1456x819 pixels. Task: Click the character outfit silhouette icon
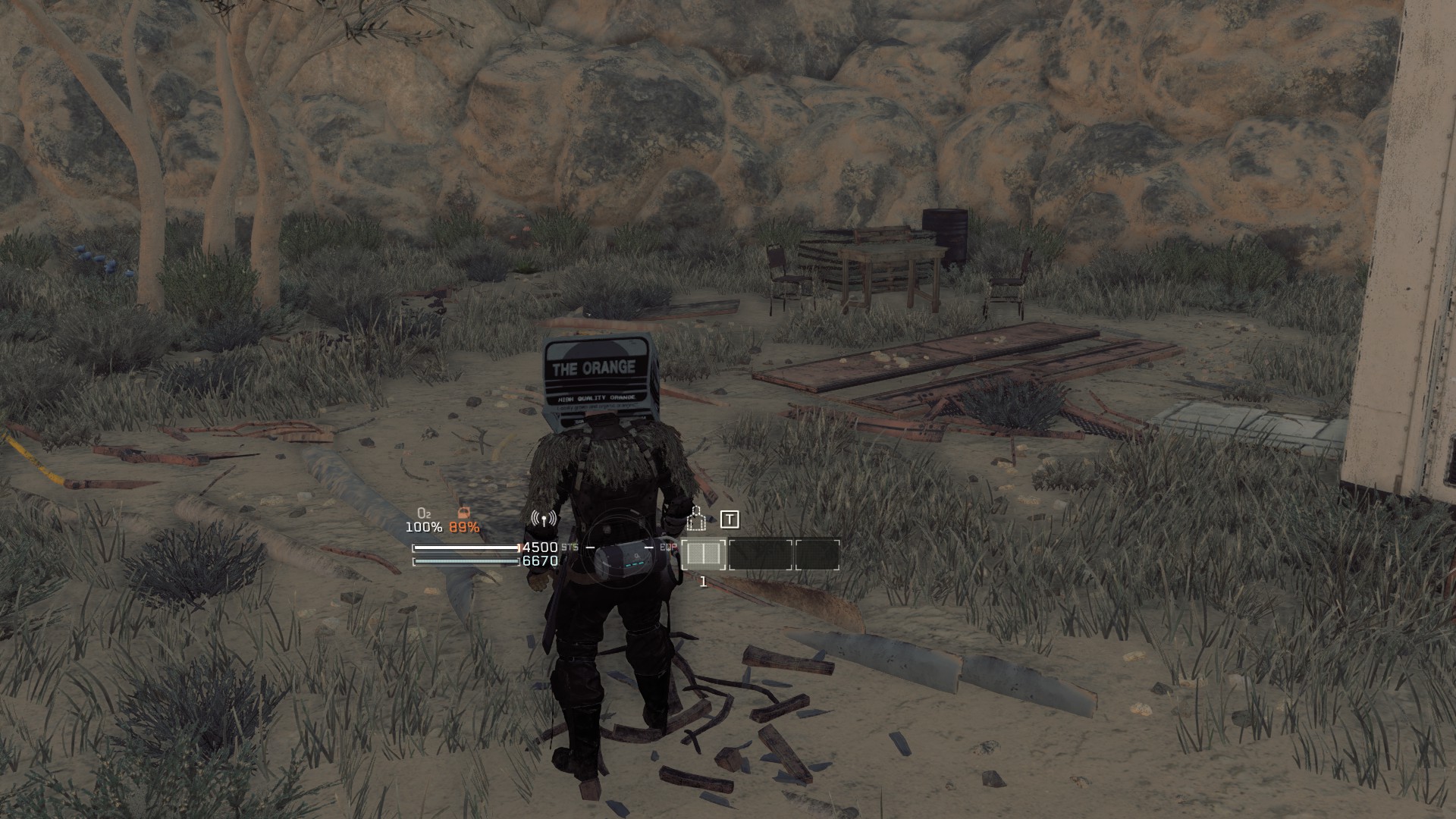click(695, 519)
